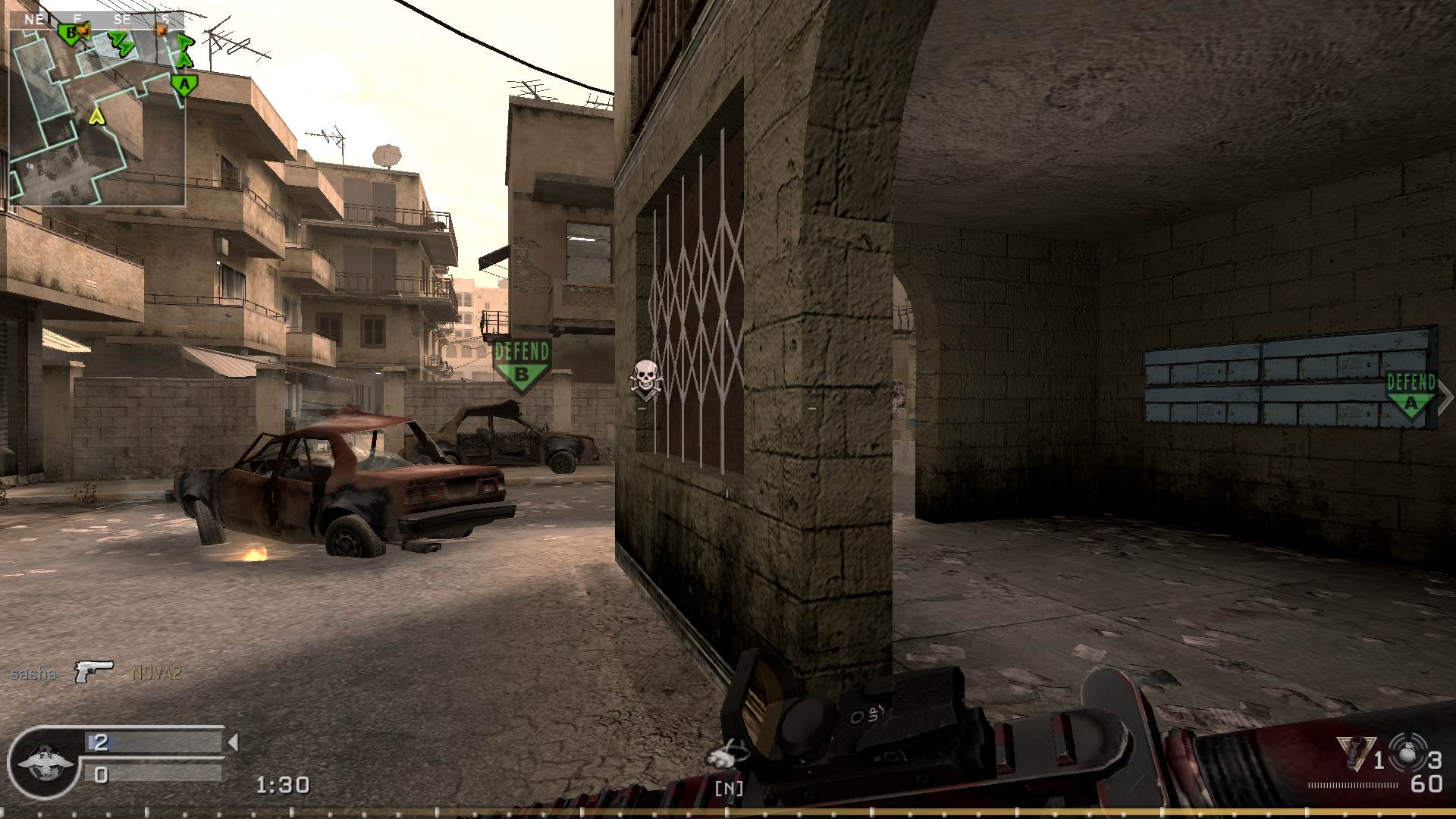Click the A marker on the minimap
This screenshot has width=1456, height=819.
[x=184, y=83]
